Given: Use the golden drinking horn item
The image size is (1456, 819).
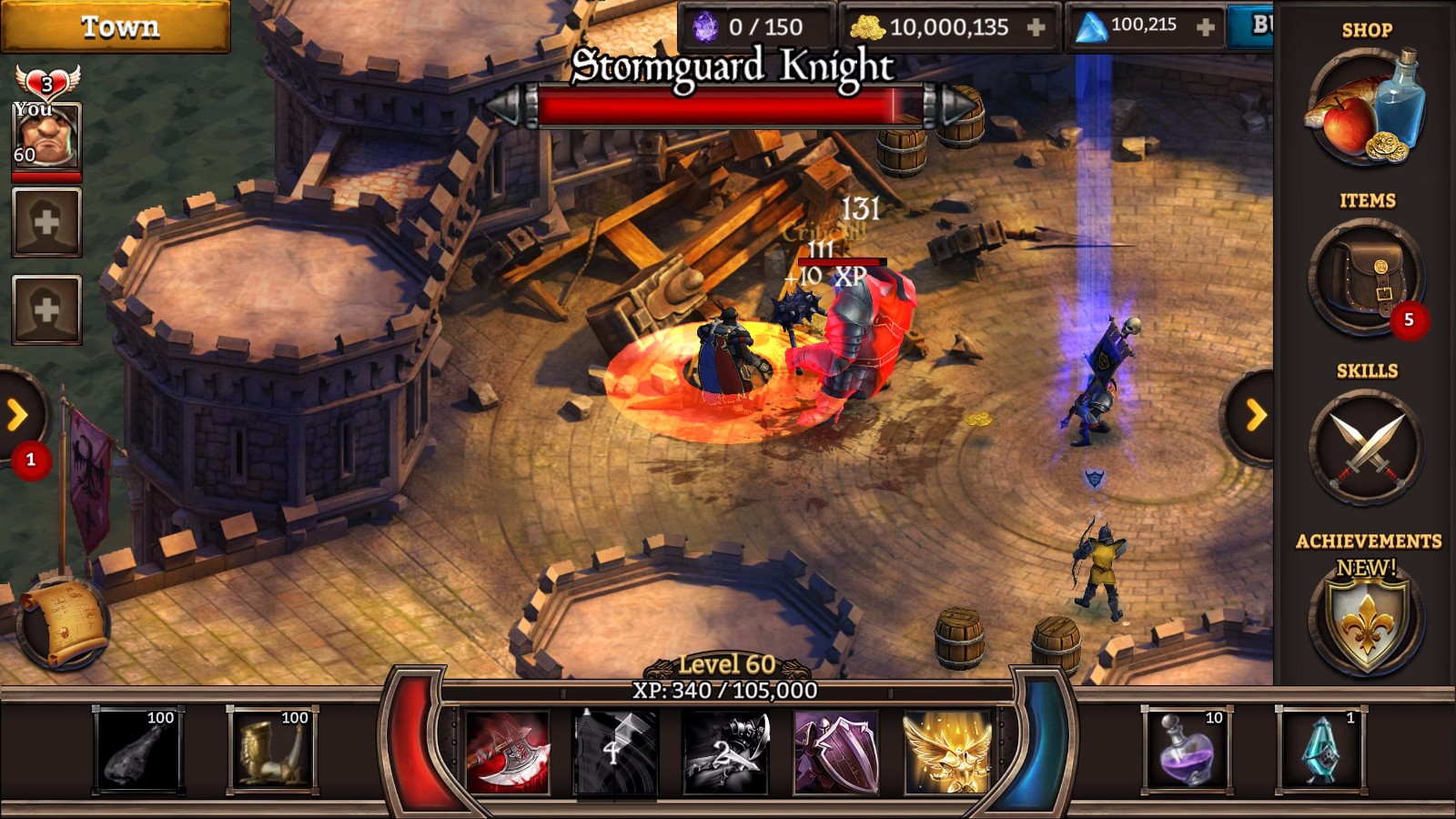Looking at the screenshot, I should [271, 751].
